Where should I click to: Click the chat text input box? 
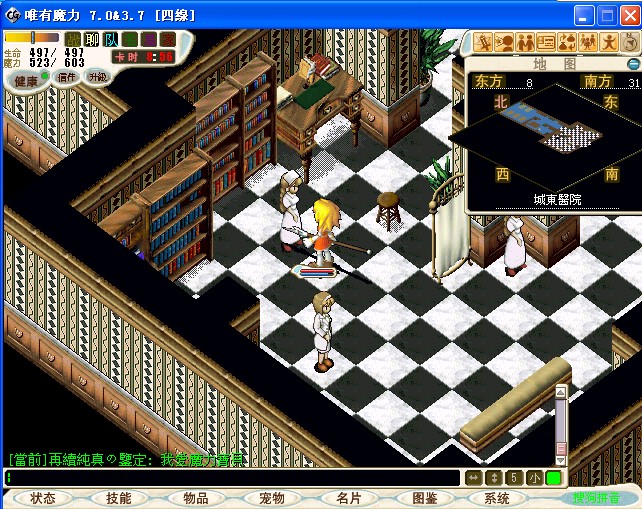click(232, 478)
